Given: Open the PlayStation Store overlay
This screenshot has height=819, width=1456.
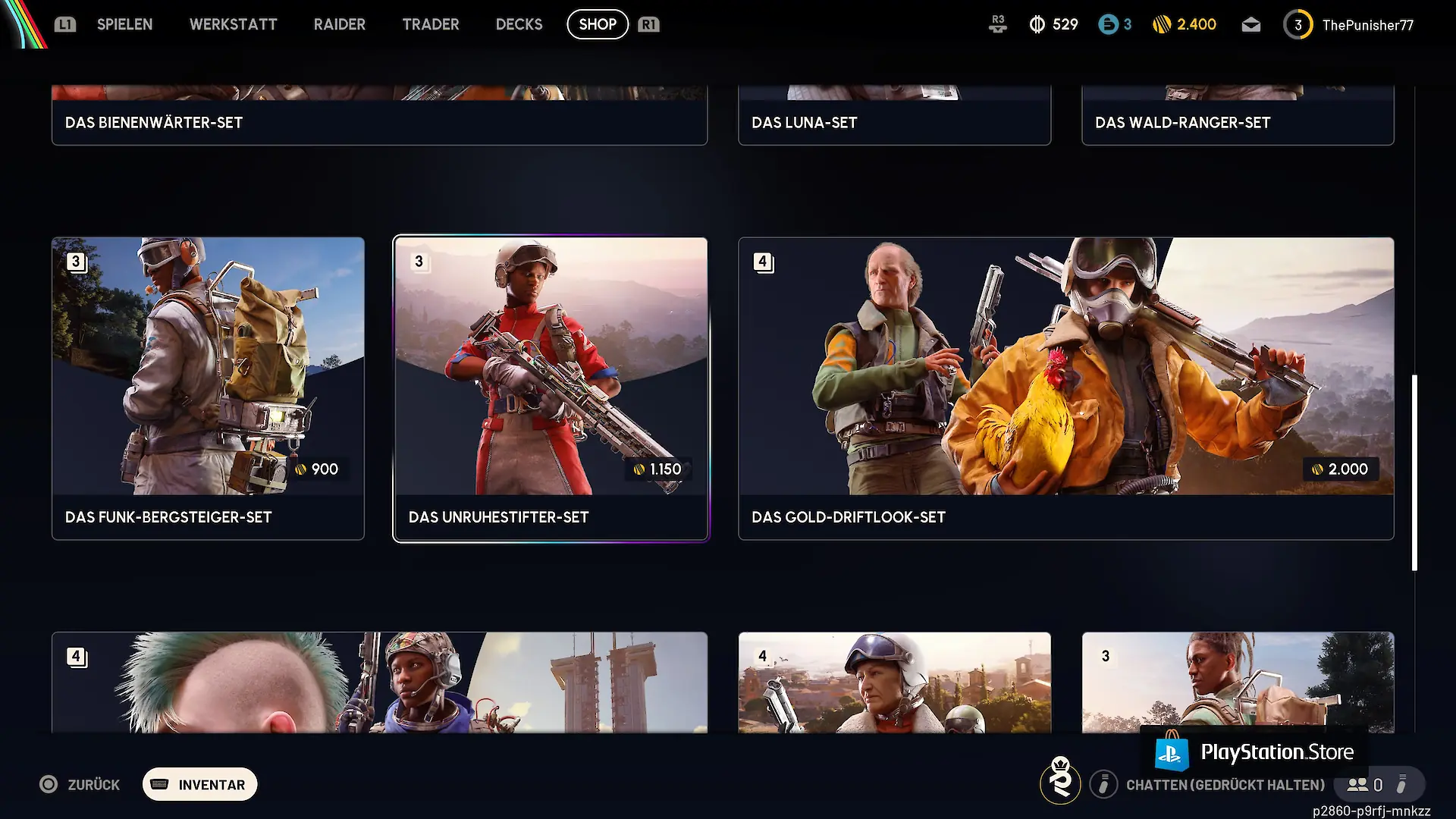Looking at the screenshot, I should [1254, 752].
